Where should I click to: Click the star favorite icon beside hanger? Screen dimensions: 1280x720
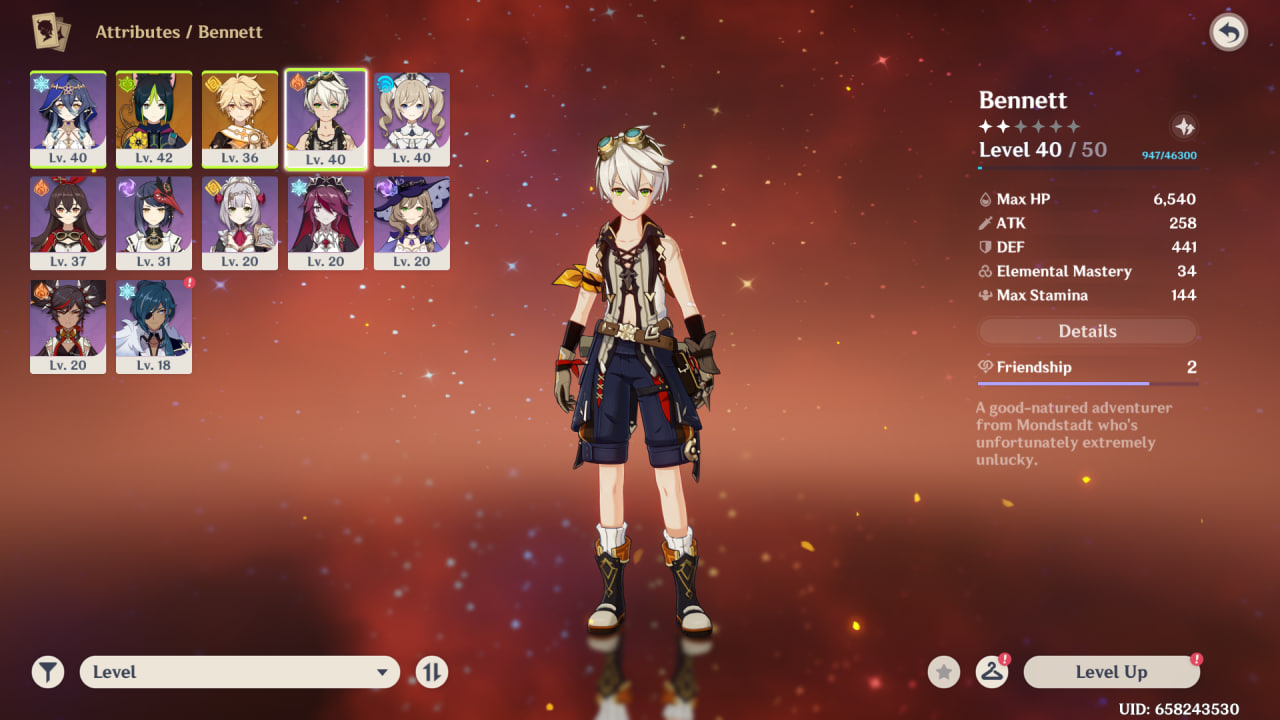[943, 672]
